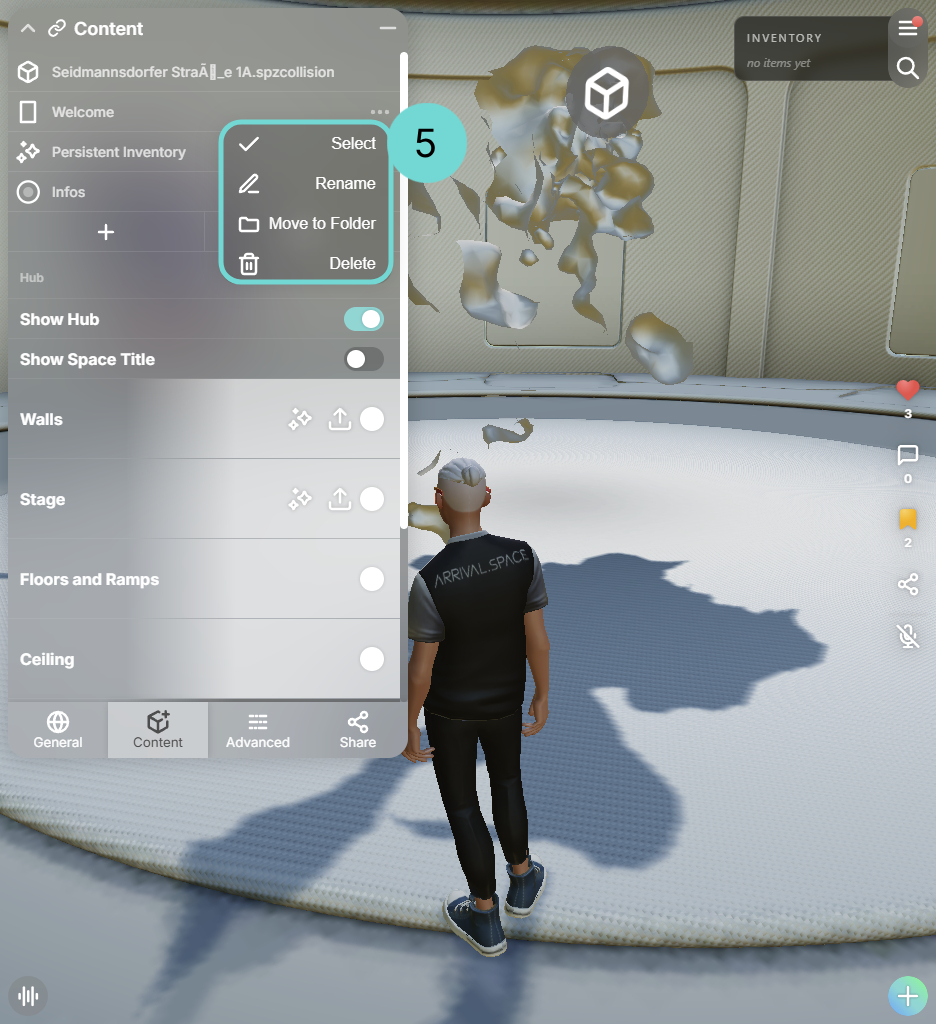Viewport: 936px width, 1024px height.
Task: Toggle the Show Hub switch
Action: pyautogui.click(x=364, y=319)
